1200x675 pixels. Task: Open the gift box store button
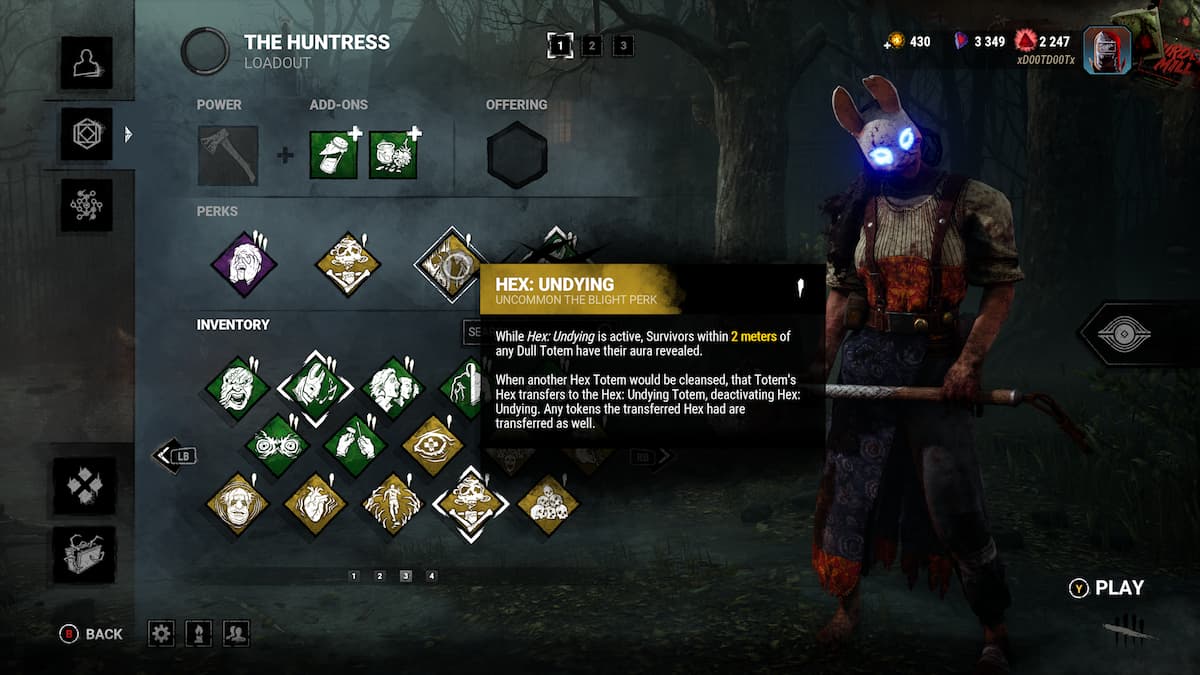click(84, 555)
